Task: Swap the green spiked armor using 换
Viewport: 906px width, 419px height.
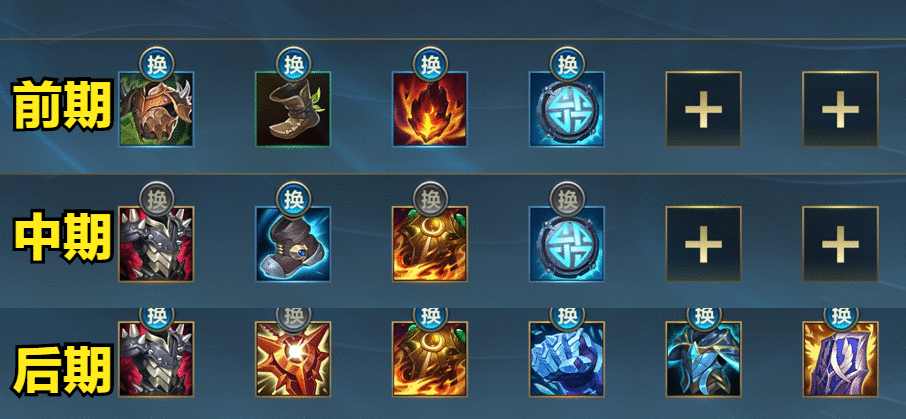Action: click(156, 64)
